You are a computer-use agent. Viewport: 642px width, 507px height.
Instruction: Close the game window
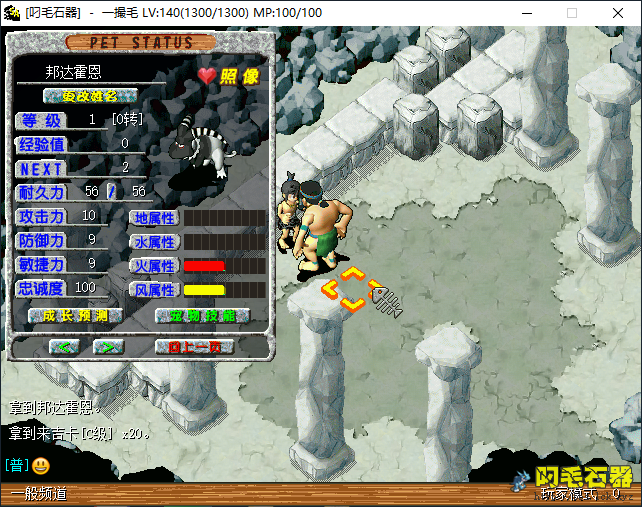click(618, 13)
